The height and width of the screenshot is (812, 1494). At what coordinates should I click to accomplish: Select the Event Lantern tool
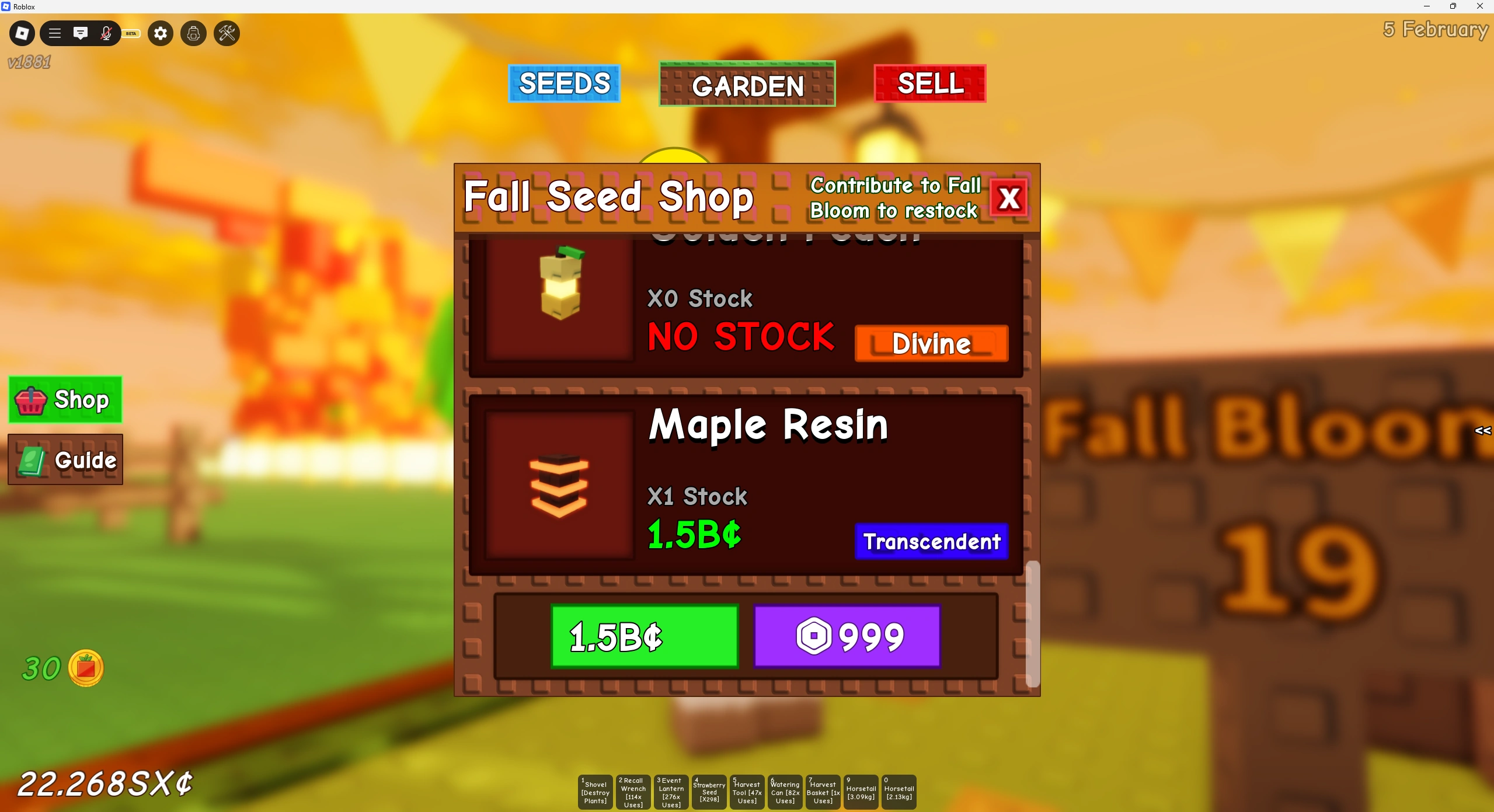(670, 792)
